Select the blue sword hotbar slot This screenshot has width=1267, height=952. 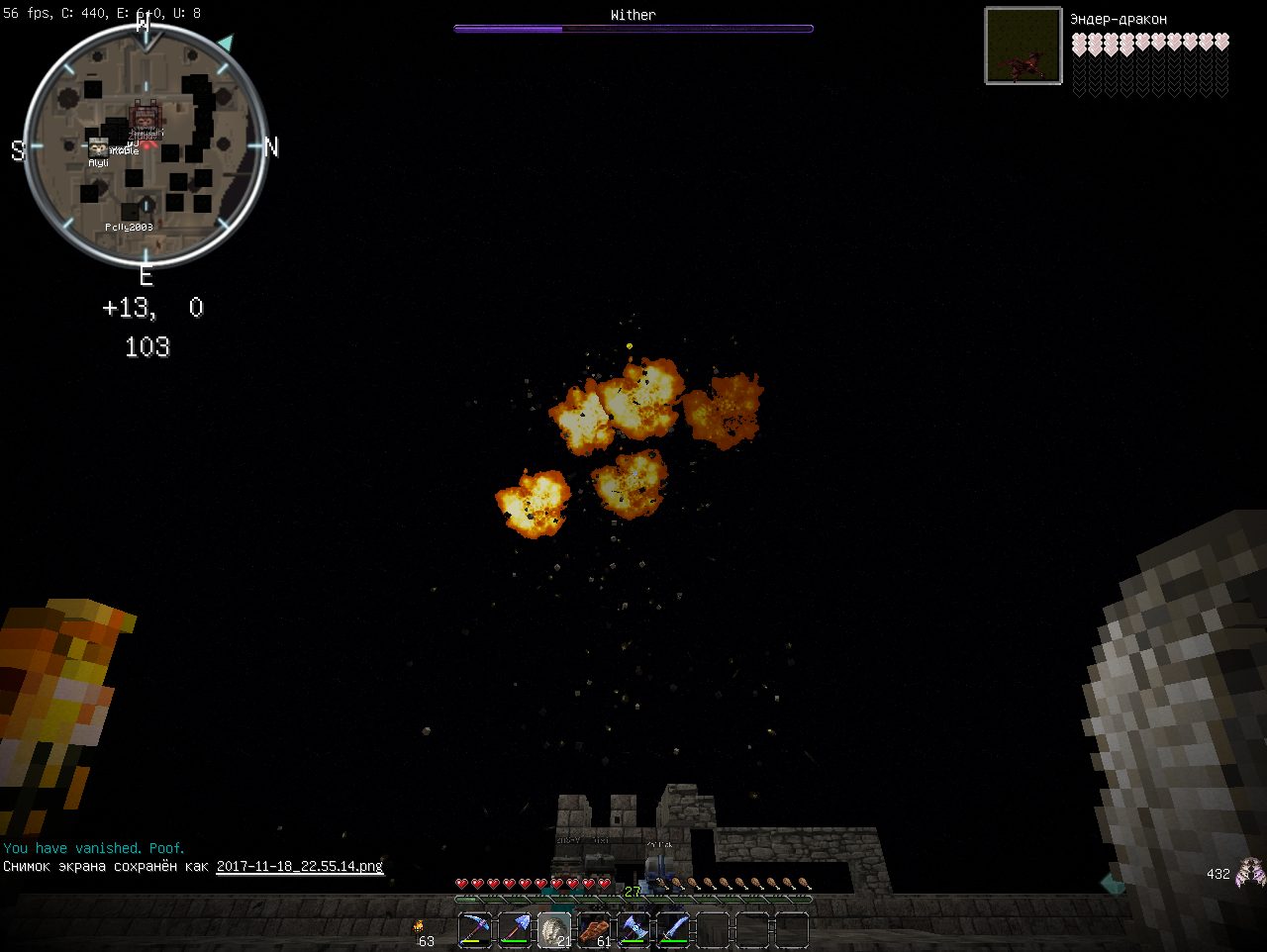673,930
